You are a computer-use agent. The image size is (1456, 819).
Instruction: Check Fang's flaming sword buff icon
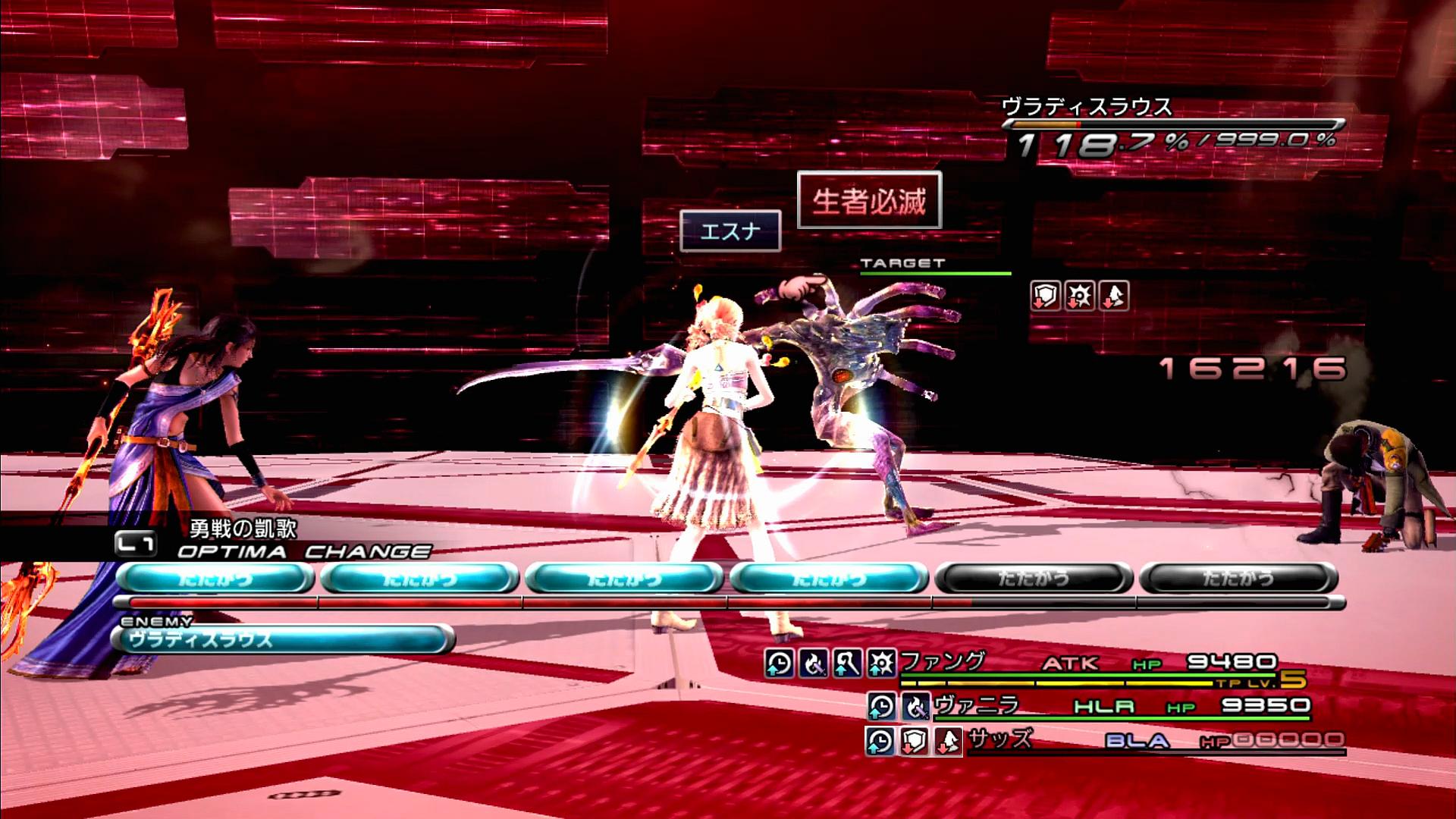click(x=813, y=664)
